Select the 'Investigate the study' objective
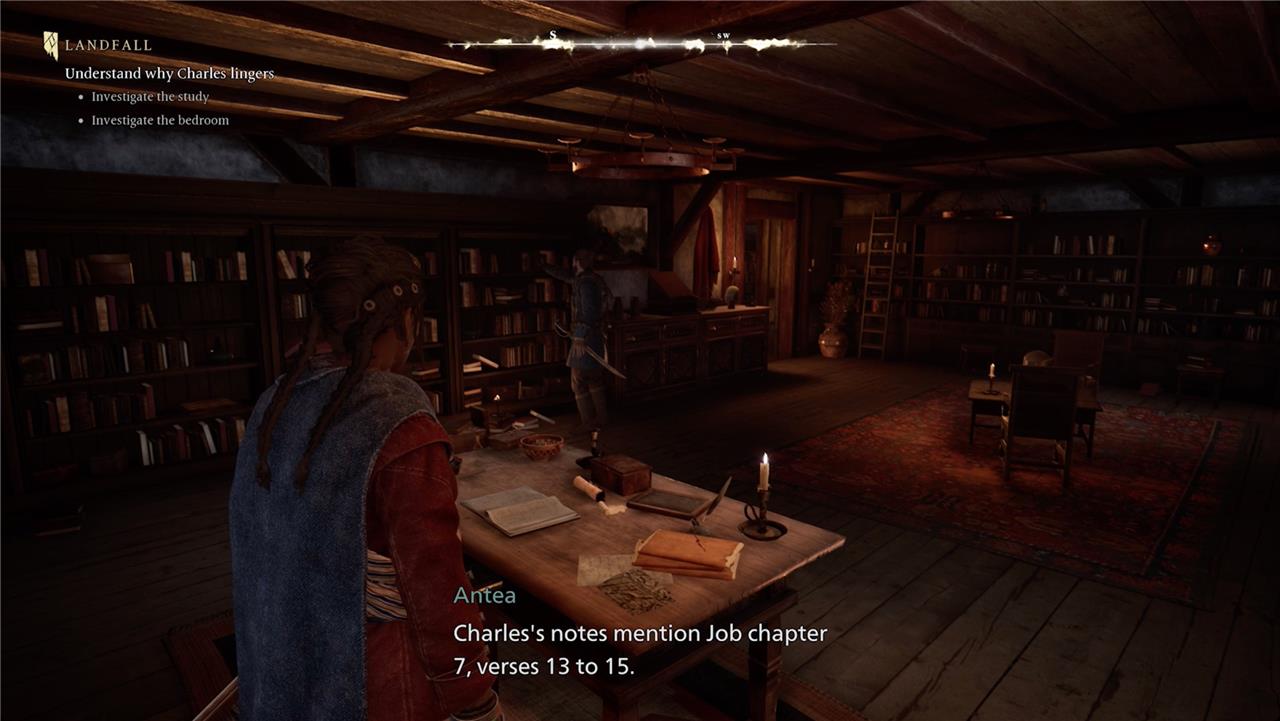 (x=150, y=97)
